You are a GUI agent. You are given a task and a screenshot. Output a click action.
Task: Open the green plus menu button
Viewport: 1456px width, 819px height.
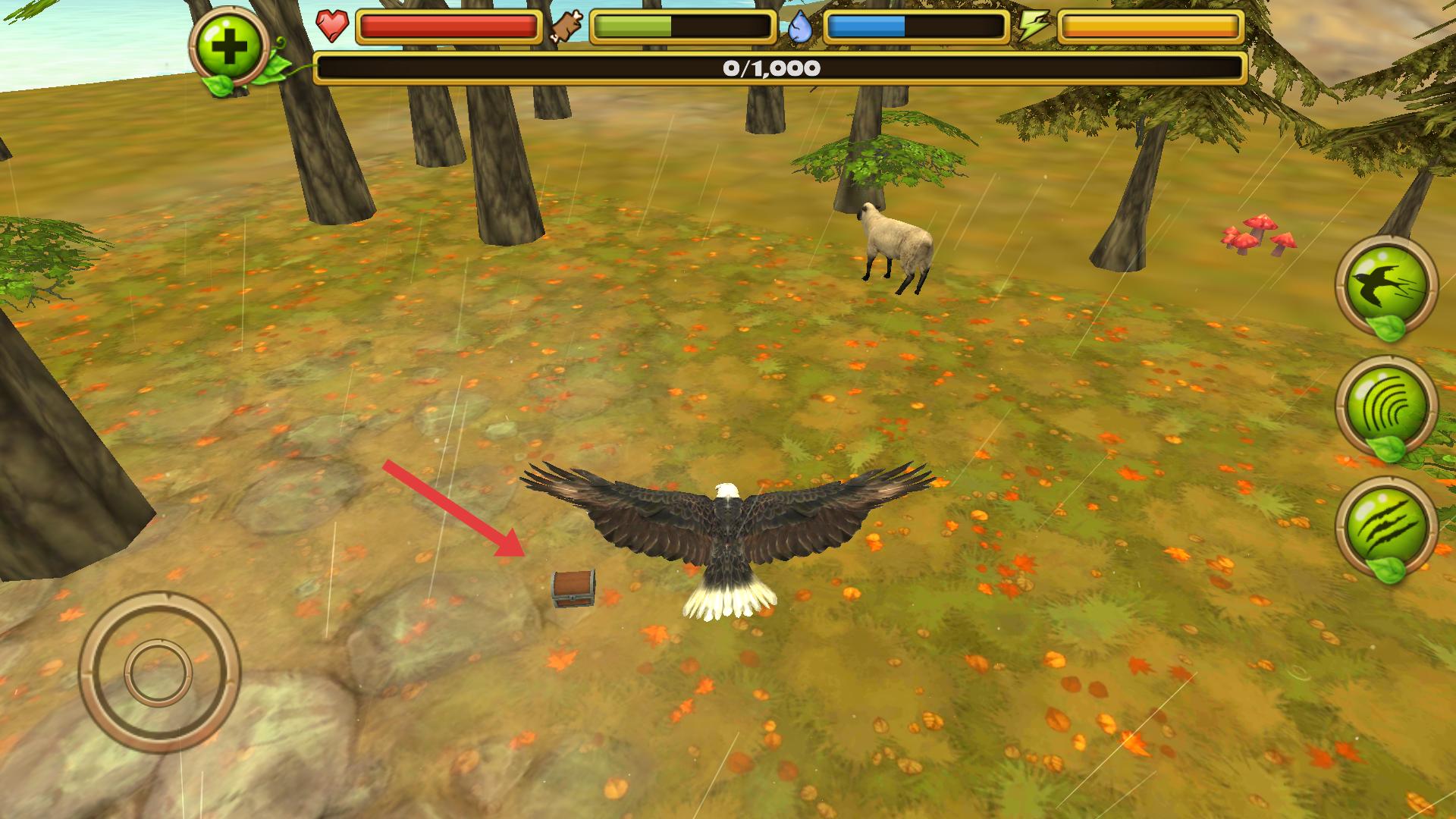[x=231, y=49]
